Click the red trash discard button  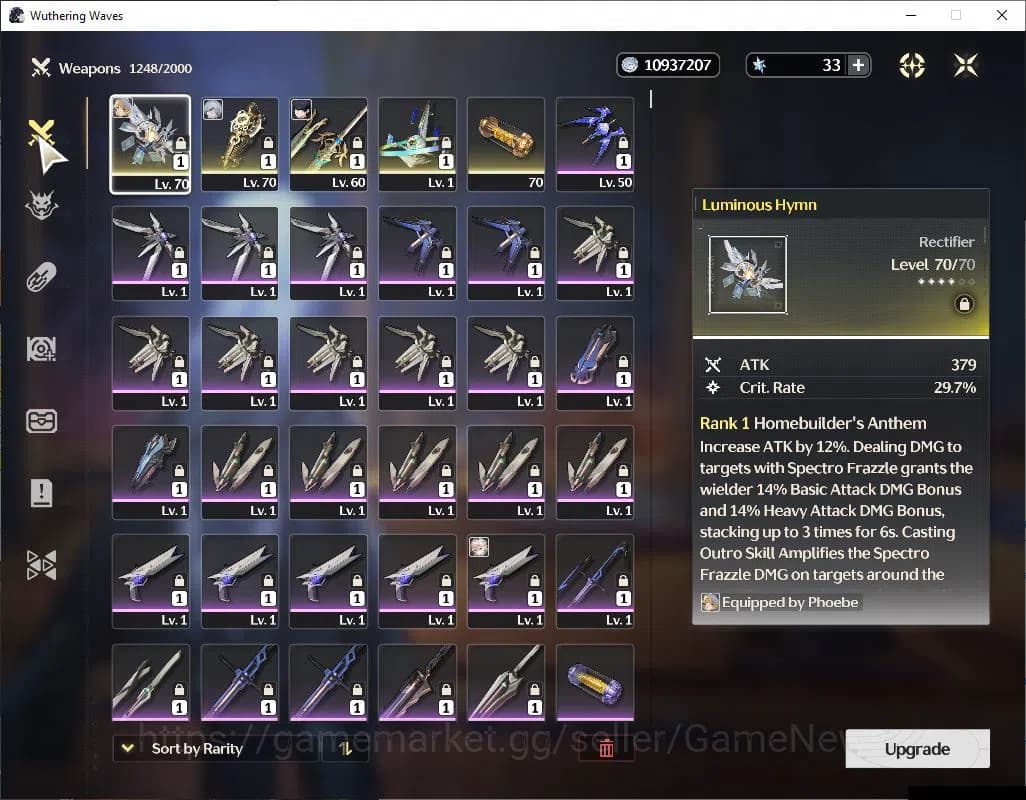coord(605,748)
